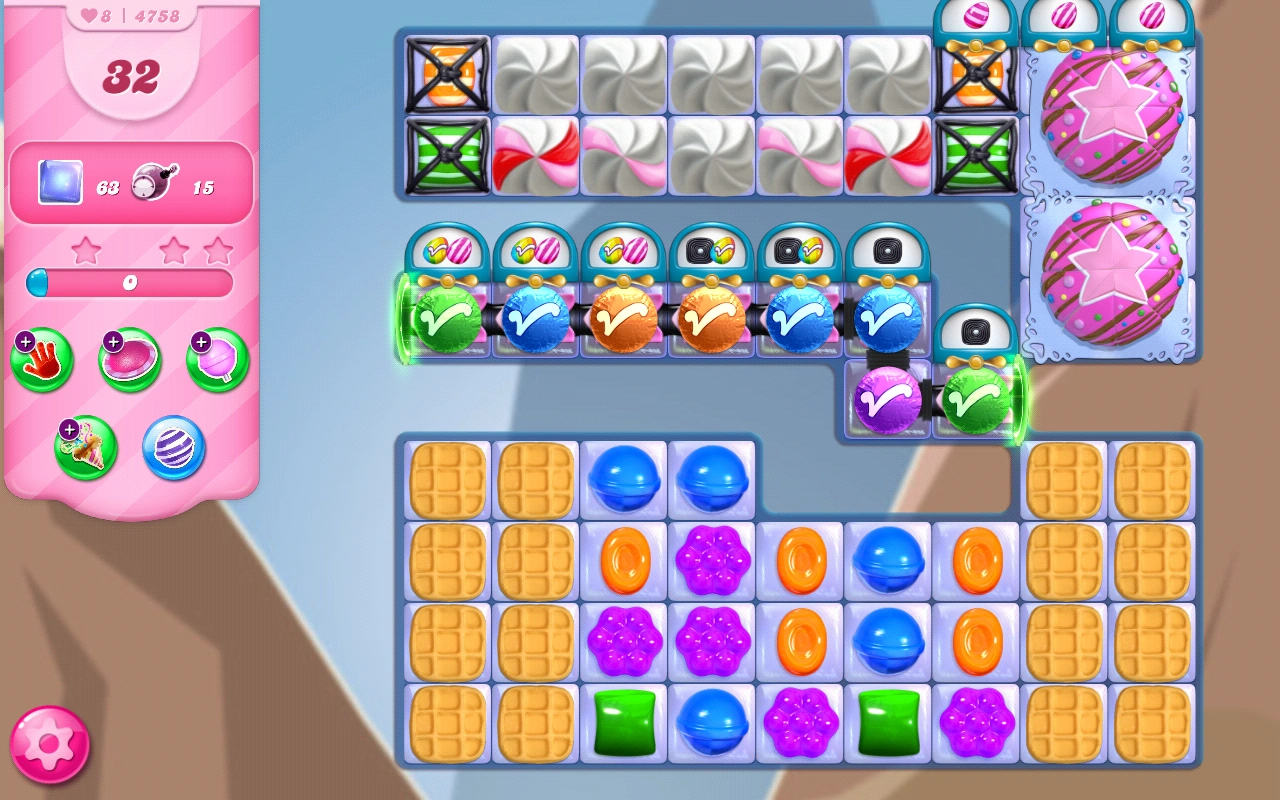The height and width of the screenshot is (800, 1280).
Task: Activate the color bomb booster
Action: tap(171, 447)
